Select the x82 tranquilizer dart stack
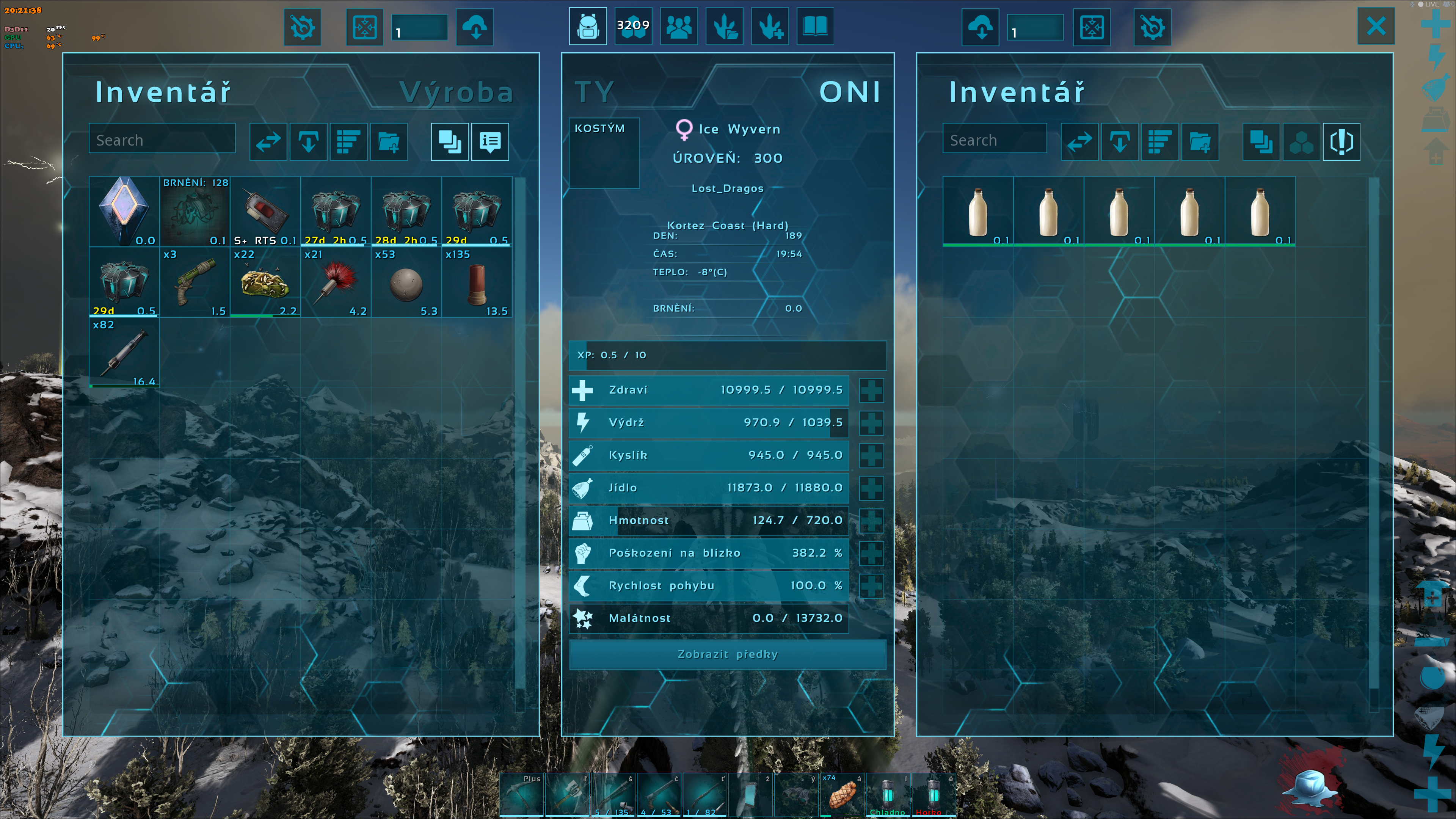The image size is (1456, 819). (x=124, y=353)
